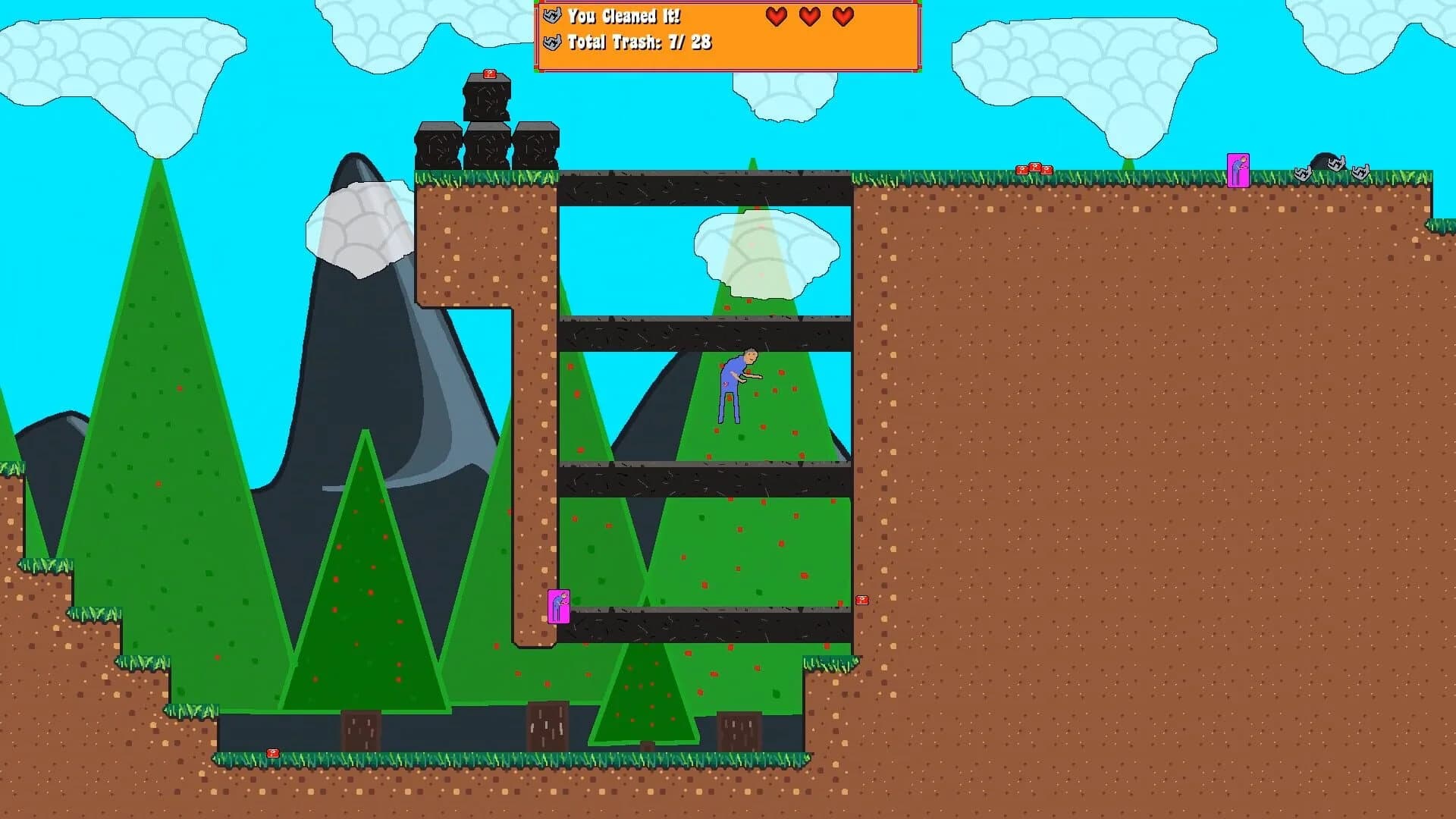Click the trash bag icon beside 'You Cleaned It!'
Image resolution: width=1456 pixels, height=819 pixels.
pyautogui.click(x=551, y=15)
